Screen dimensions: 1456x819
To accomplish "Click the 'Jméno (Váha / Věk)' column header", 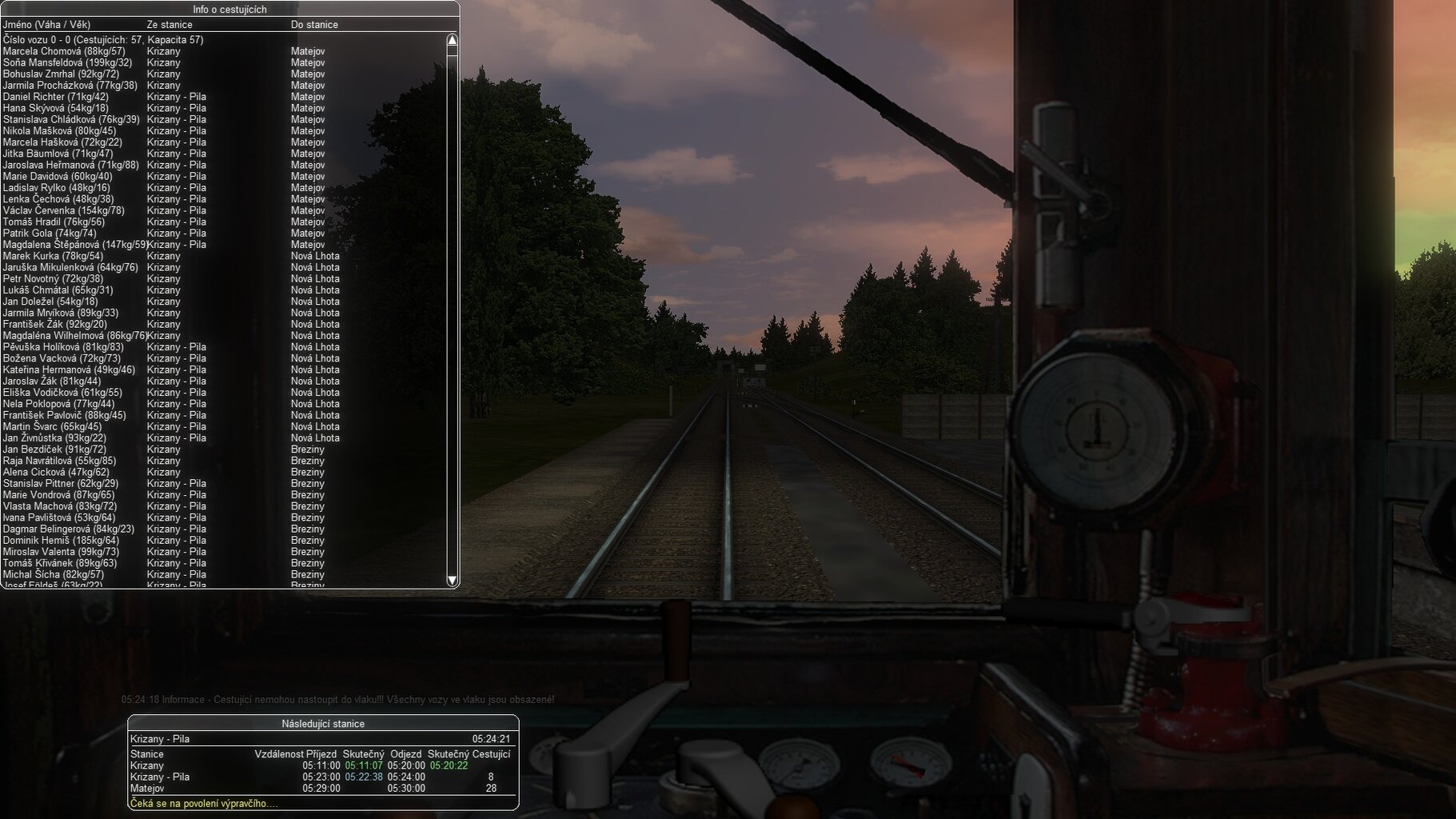I will click(46, 25).
